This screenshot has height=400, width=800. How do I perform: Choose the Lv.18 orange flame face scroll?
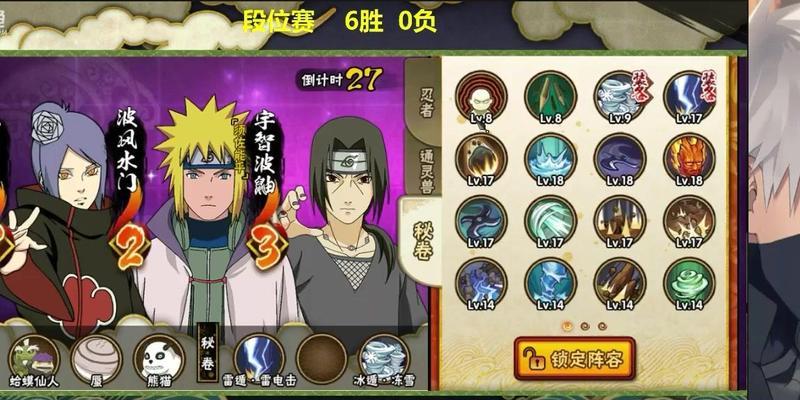[689, 157]
